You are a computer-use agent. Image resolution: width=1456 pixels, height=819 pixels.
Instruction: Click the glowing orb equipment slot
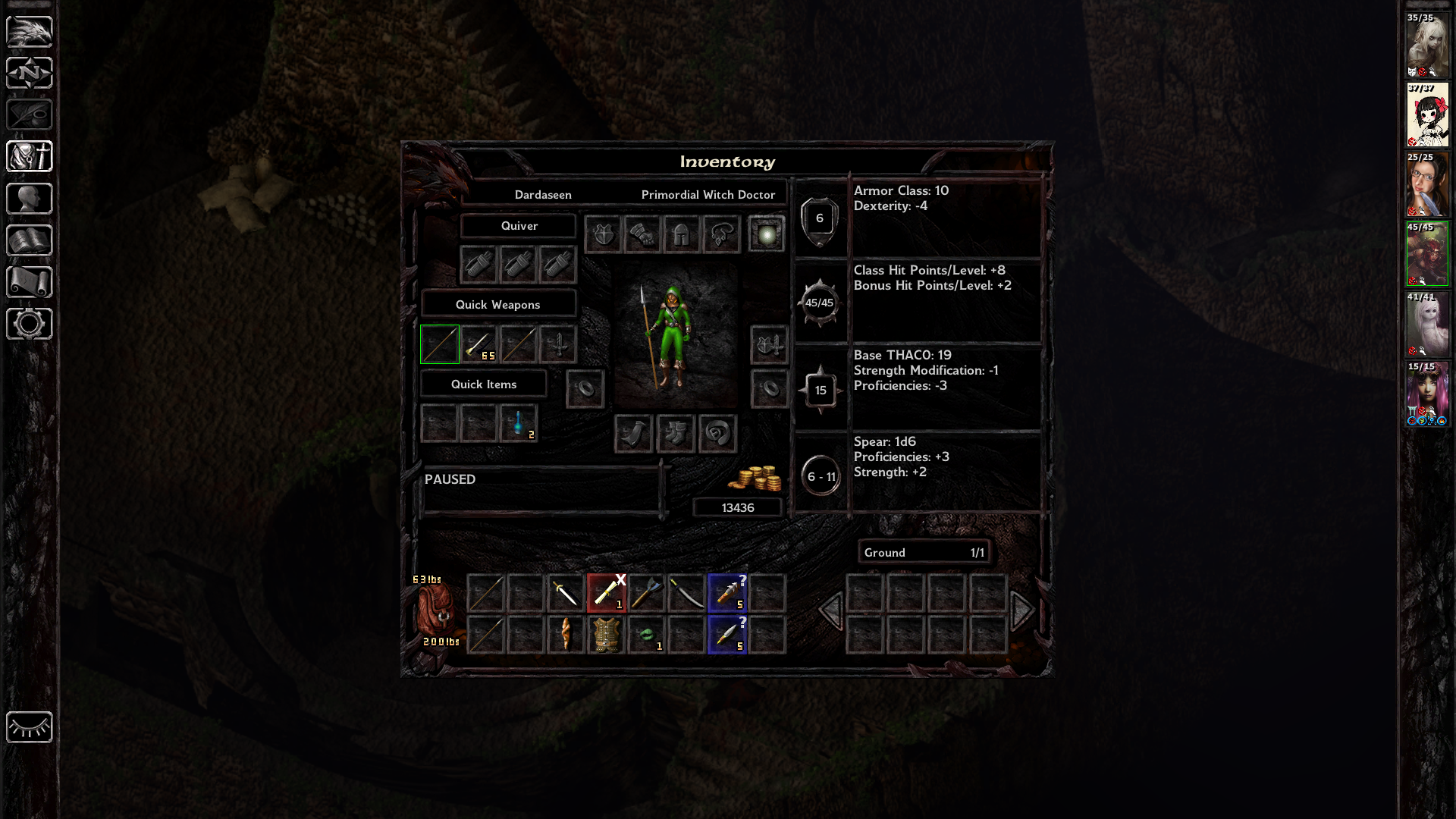pos(767,234)
